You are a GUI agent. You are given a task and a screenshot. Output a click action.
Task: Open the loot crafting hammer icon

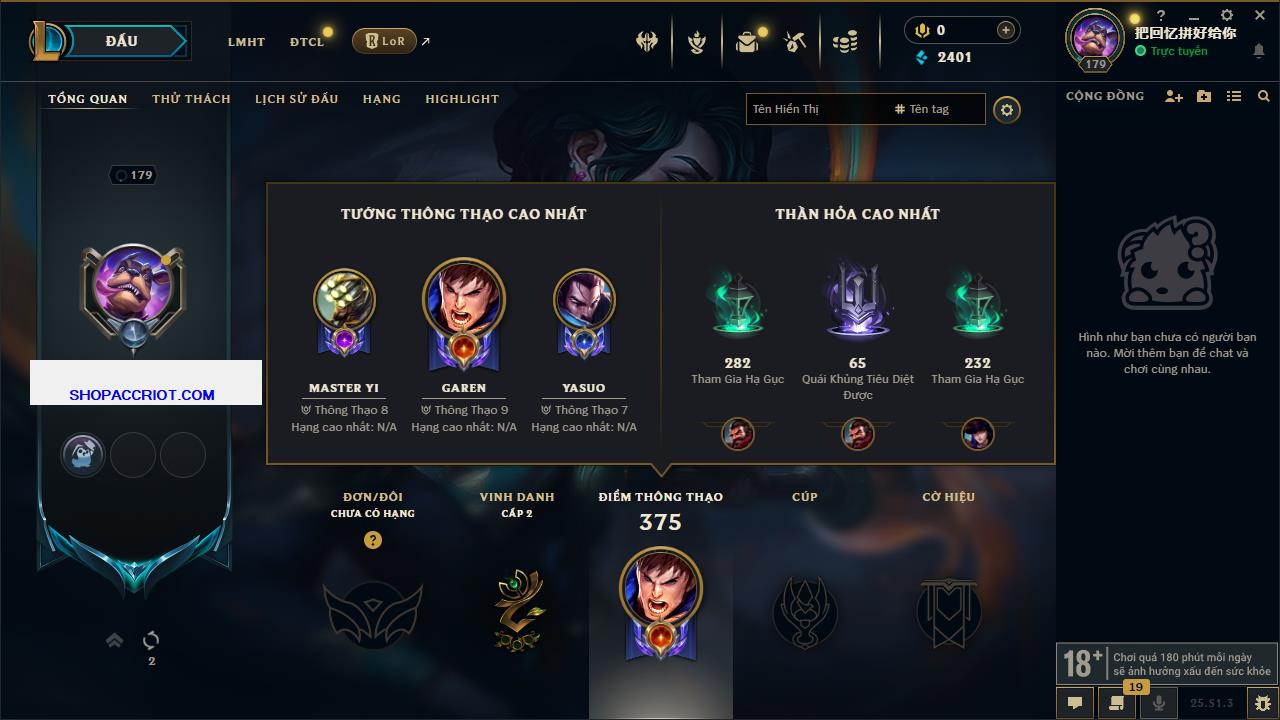pyautogui.click(x=795, y=41)
